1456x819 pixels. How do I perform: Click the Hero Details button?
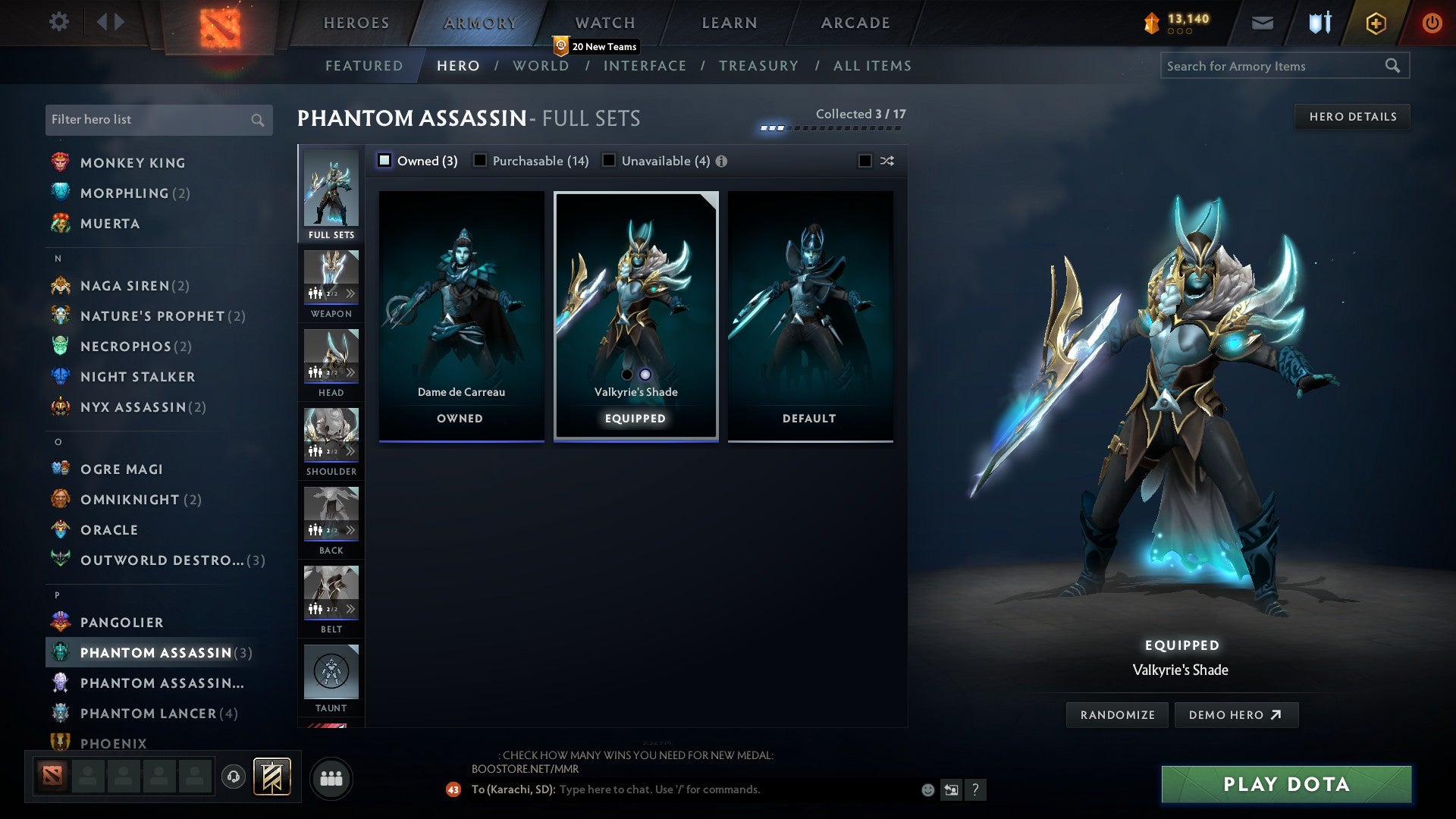tap(1352, 116)
